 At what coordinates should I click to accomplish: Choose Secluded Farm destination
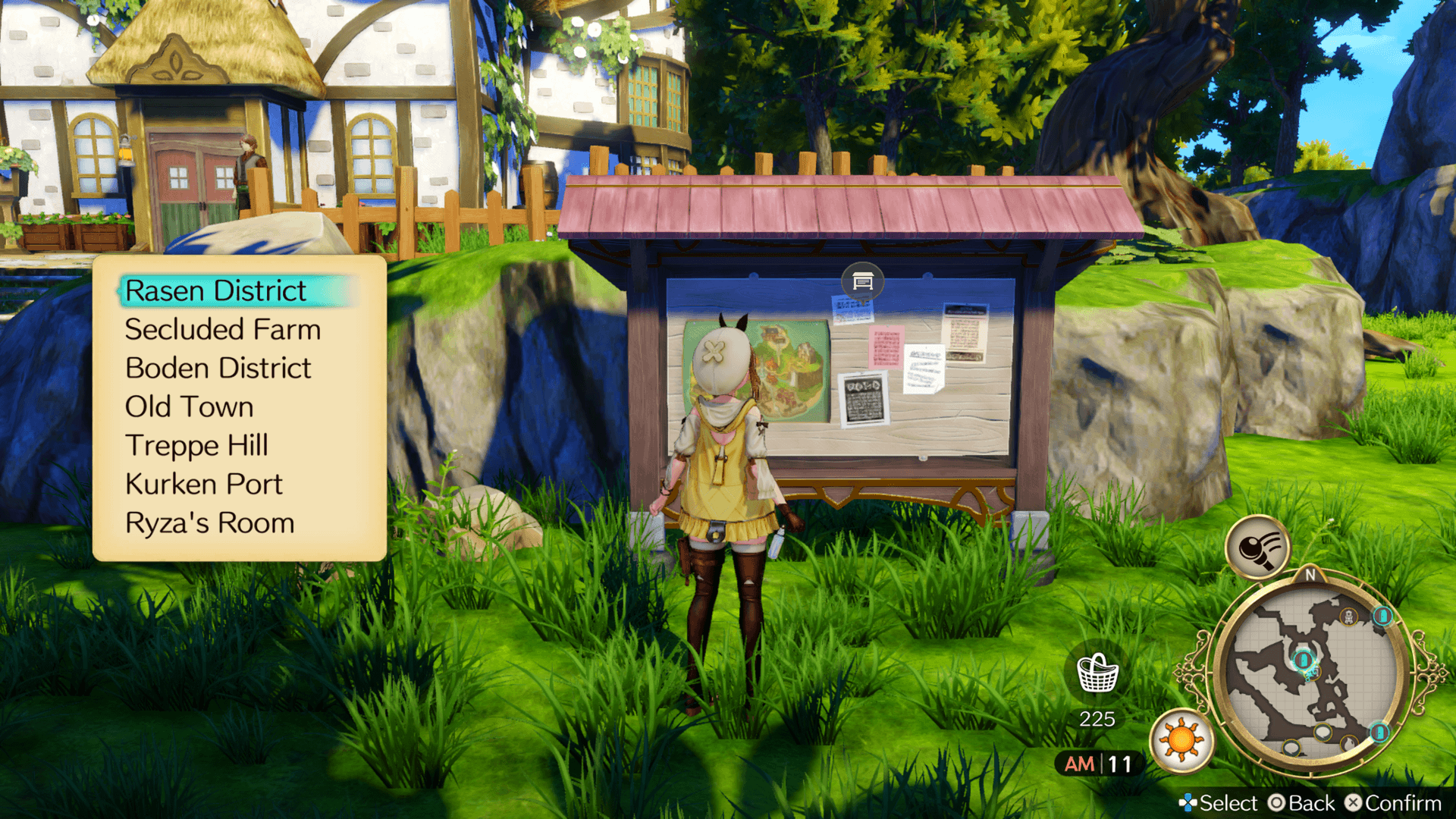tap(223, 330)
